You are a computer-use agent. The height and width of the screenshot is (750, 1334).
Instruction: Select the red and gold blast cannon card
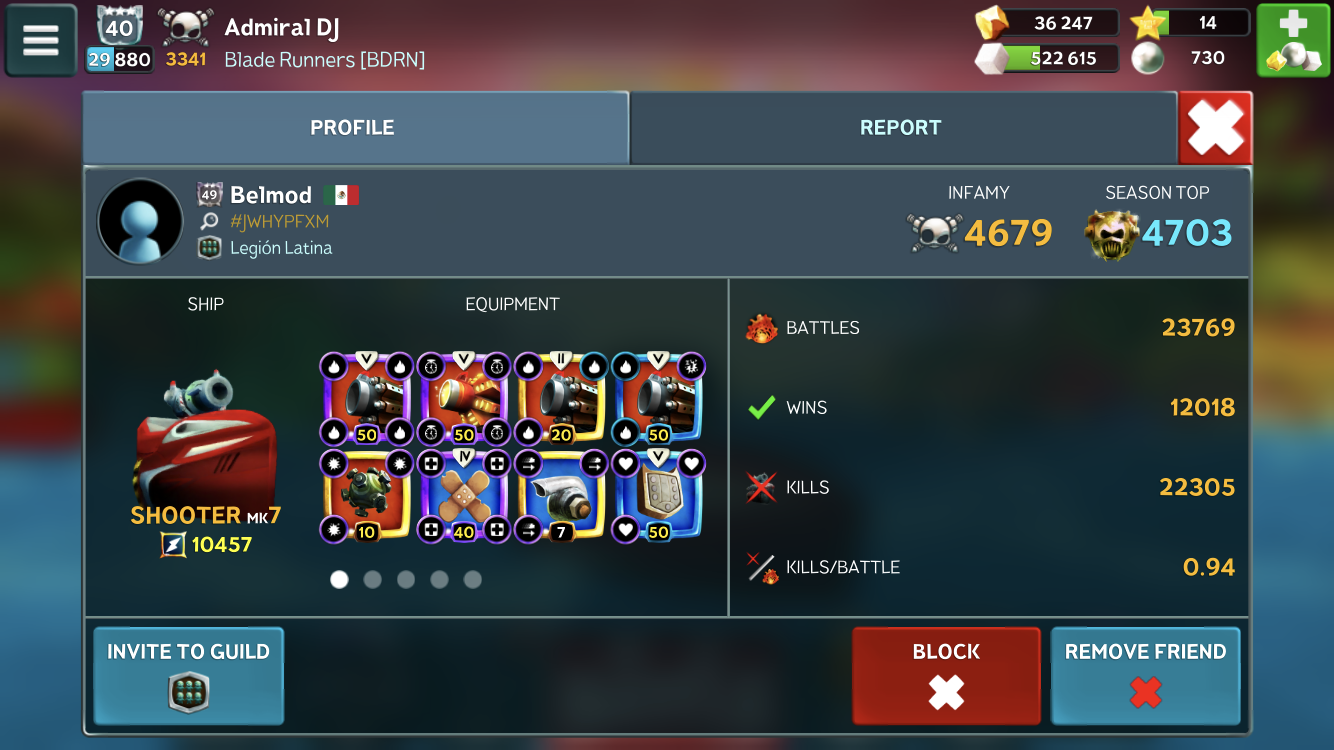(x=464, y=399)
